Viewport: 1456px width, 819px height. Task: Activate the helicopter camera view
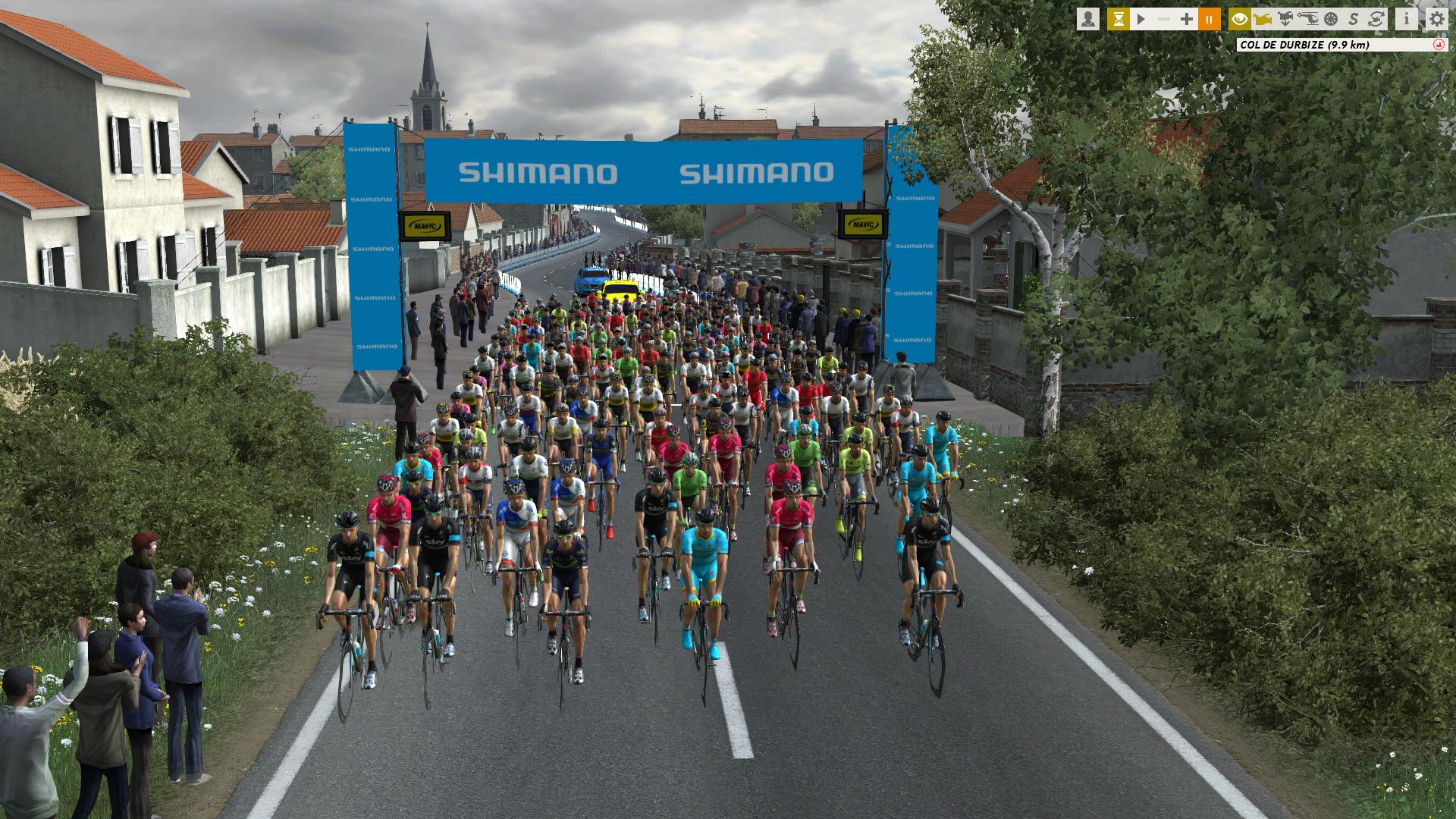click(1308, 19)
